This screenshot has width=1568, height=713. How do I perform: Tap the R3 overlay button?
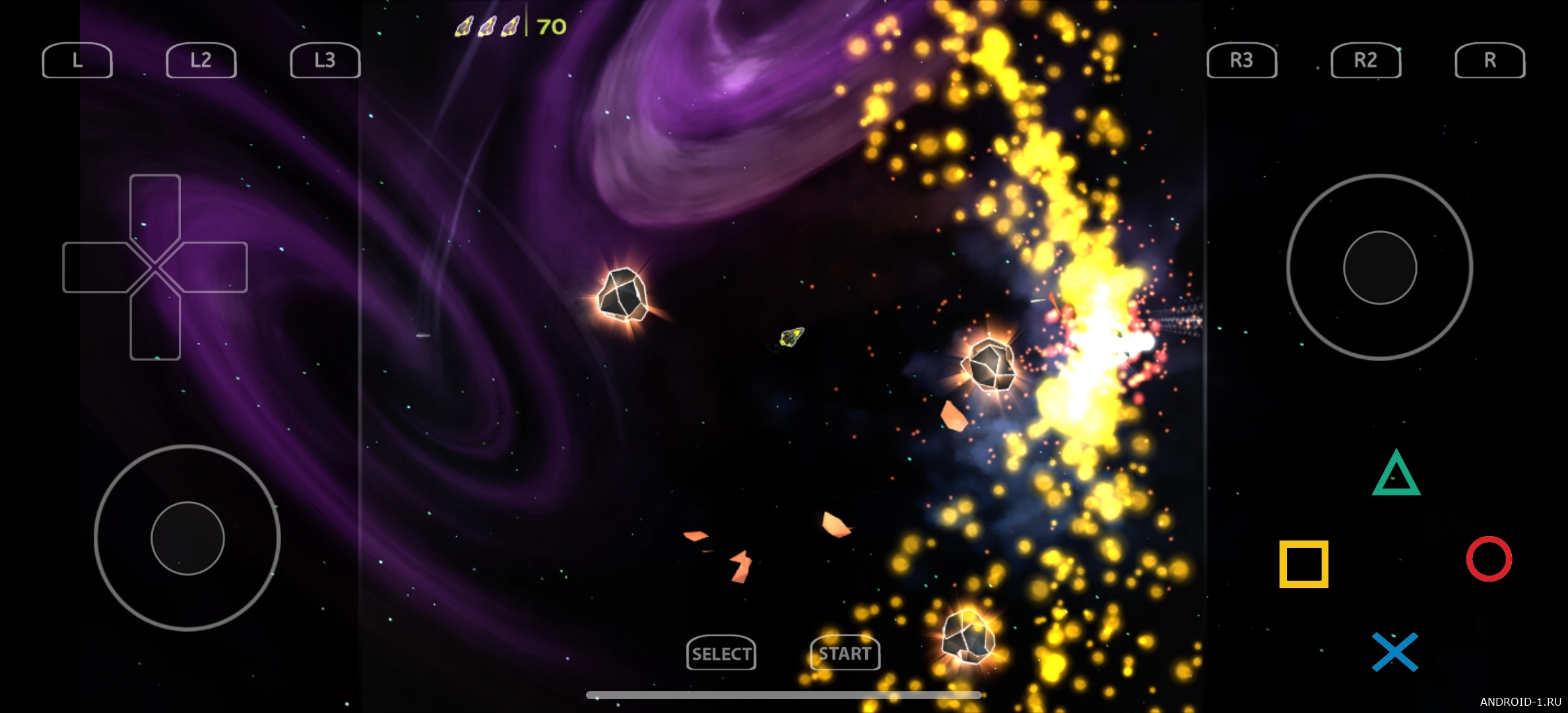(1241, 61)
